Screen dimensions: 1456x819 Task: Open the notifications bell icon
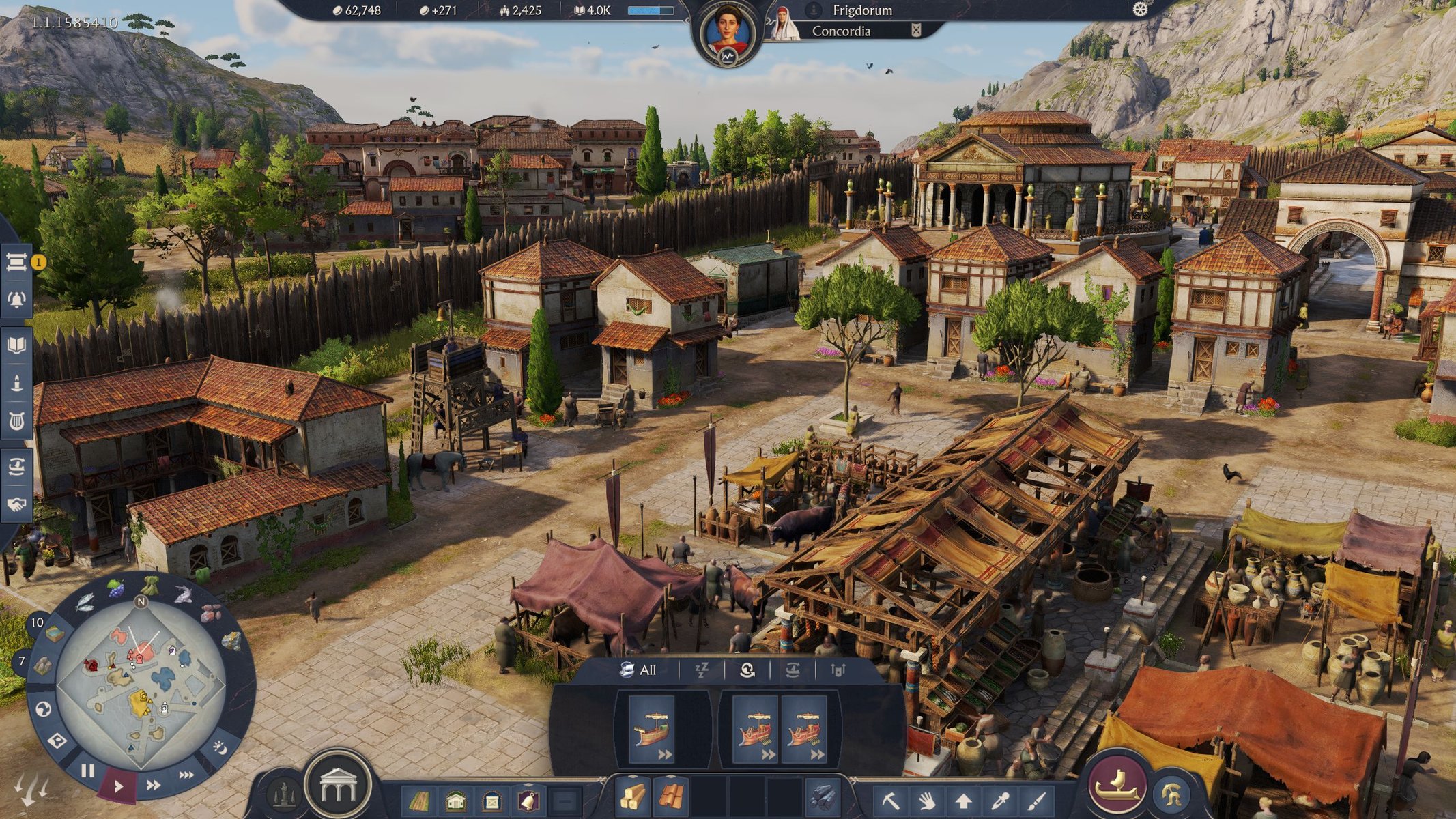(x=16, y=299)
